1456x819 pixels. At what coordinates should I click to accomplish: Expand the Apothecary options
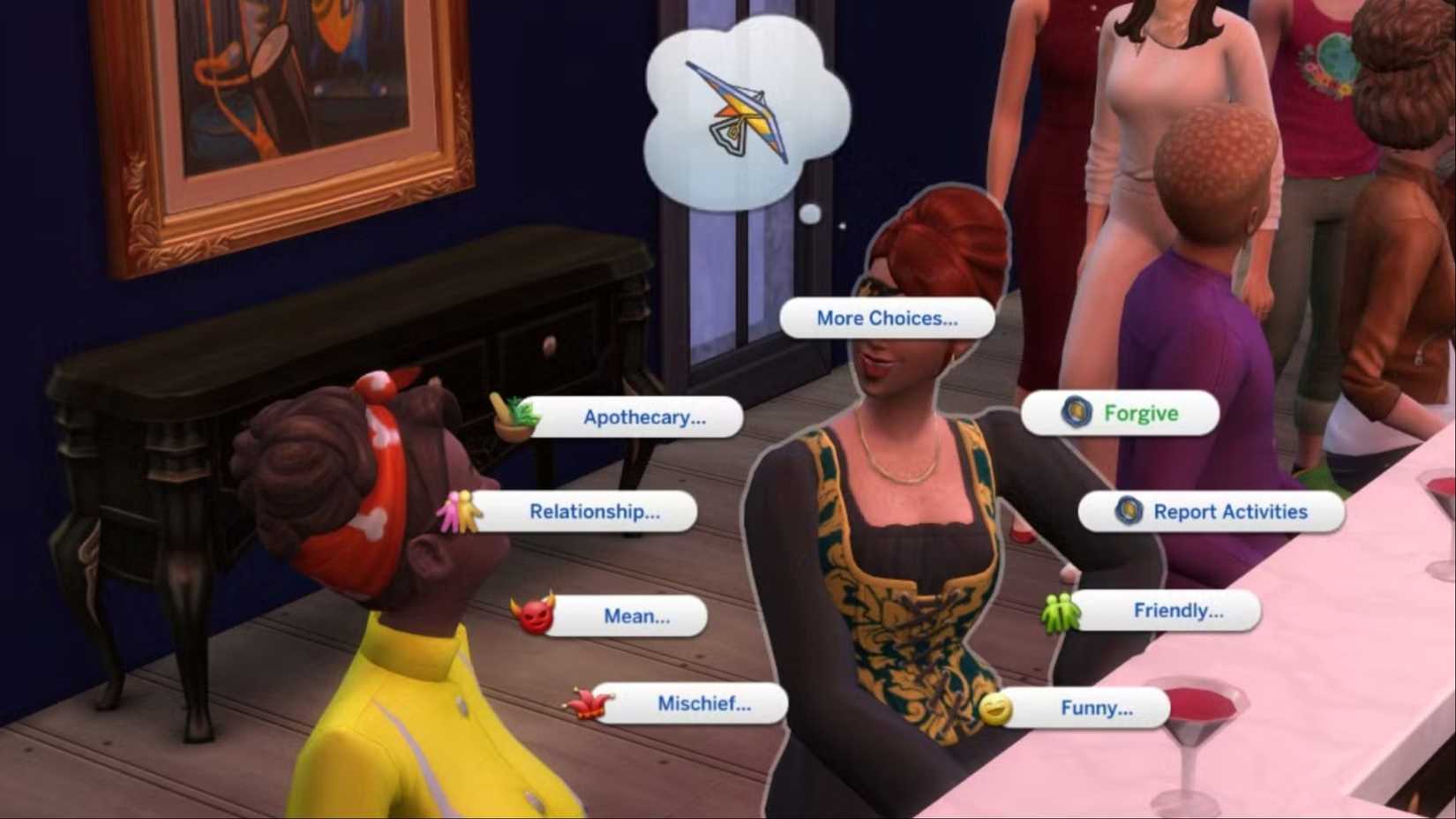[645, 417]
